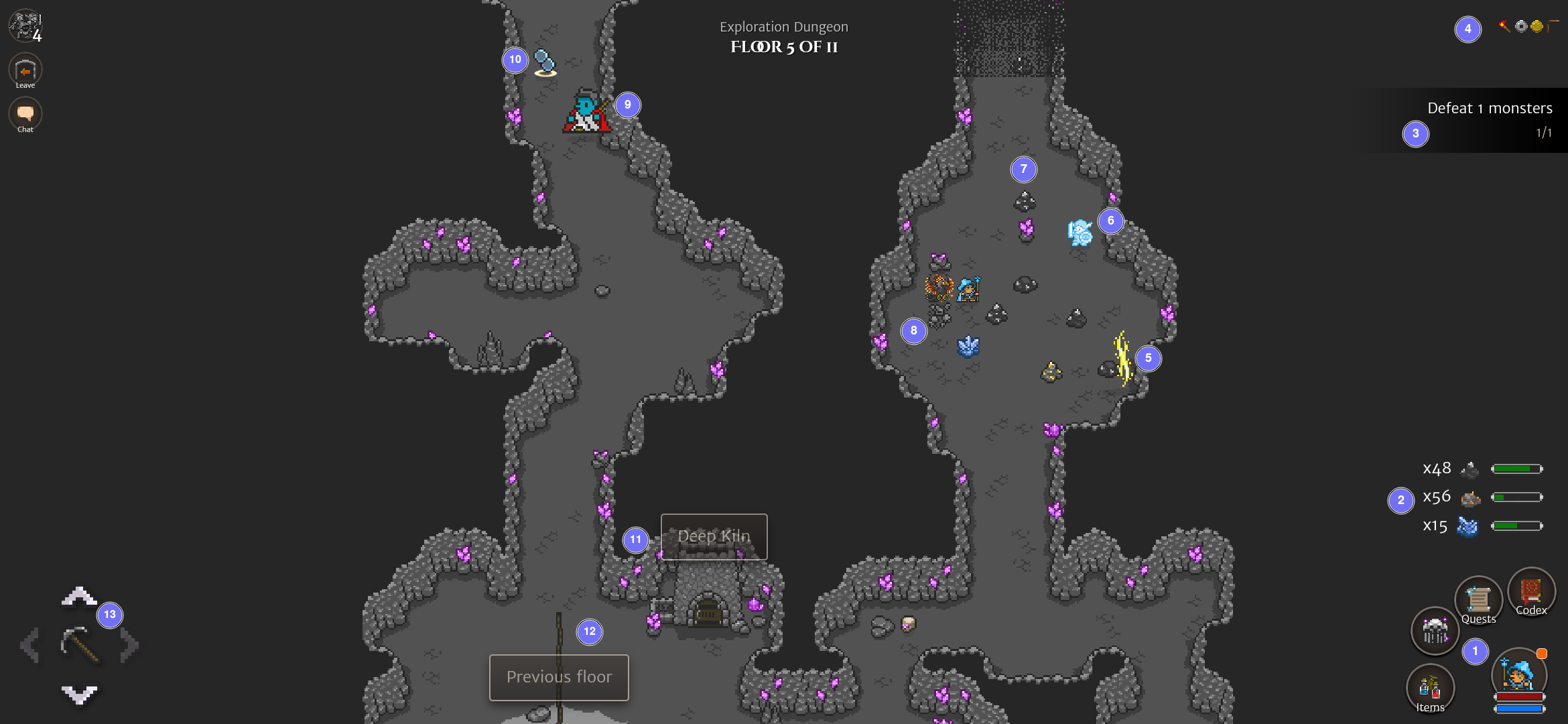The width and height of the screenshot is (1568, 724).
Task: Click the player avatar at the top left
Action: tap(24, 25)
